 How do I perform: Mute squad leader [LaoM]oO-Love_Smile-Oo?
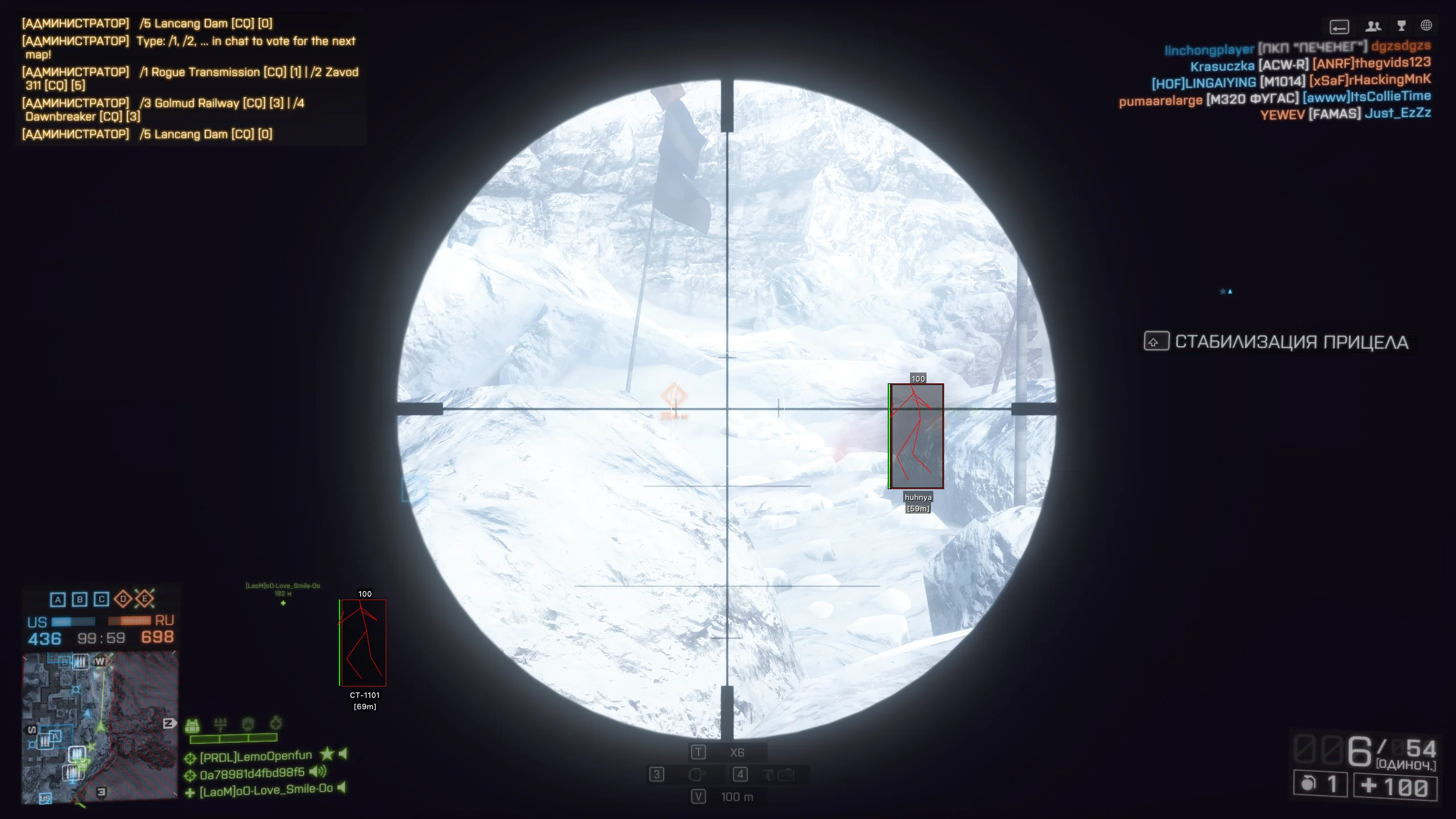click(x=342, y=789)
